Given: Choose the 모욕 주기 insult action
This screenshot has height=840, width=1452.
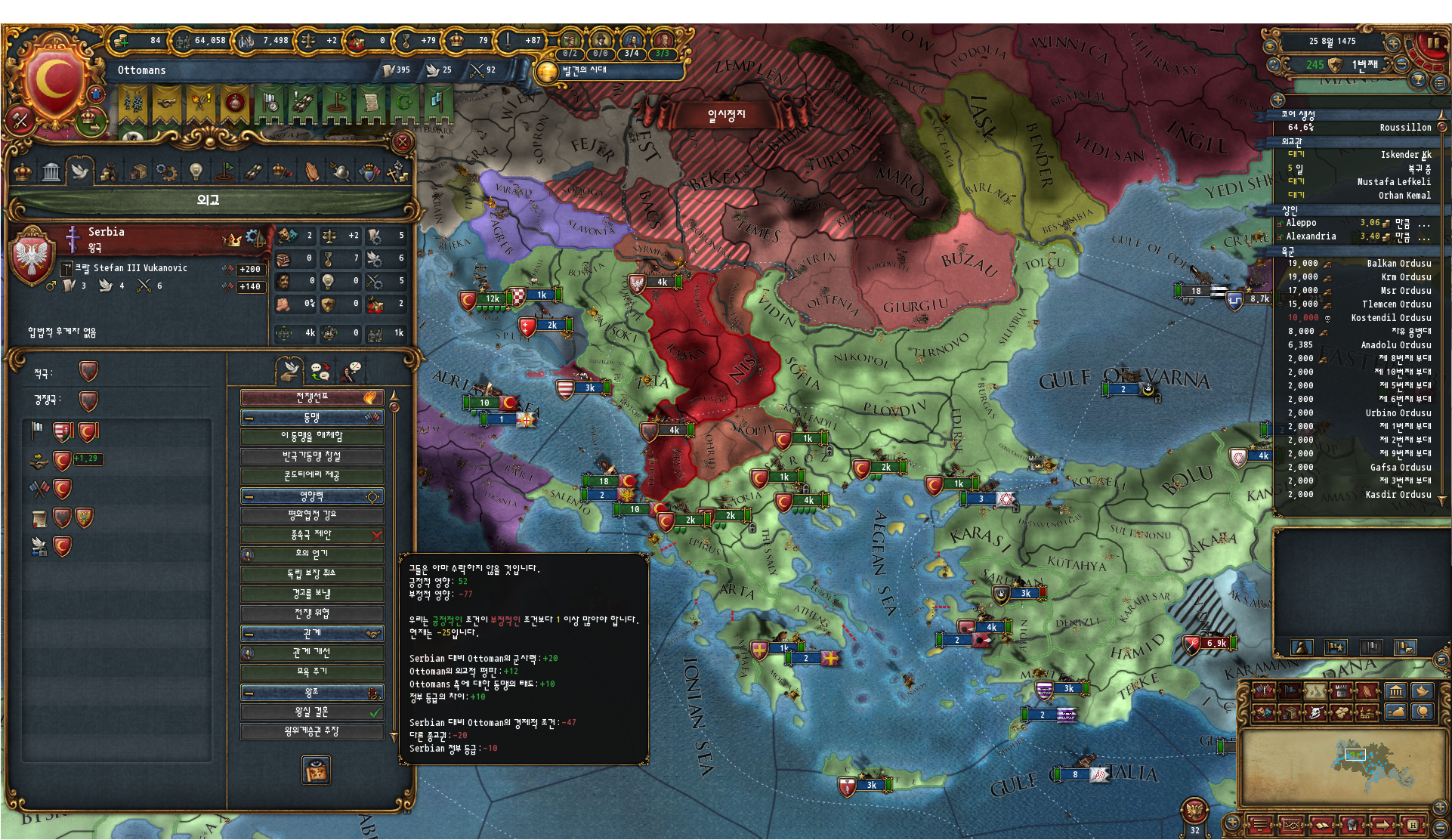Looking at the screenshot, I should coord(312,672).
